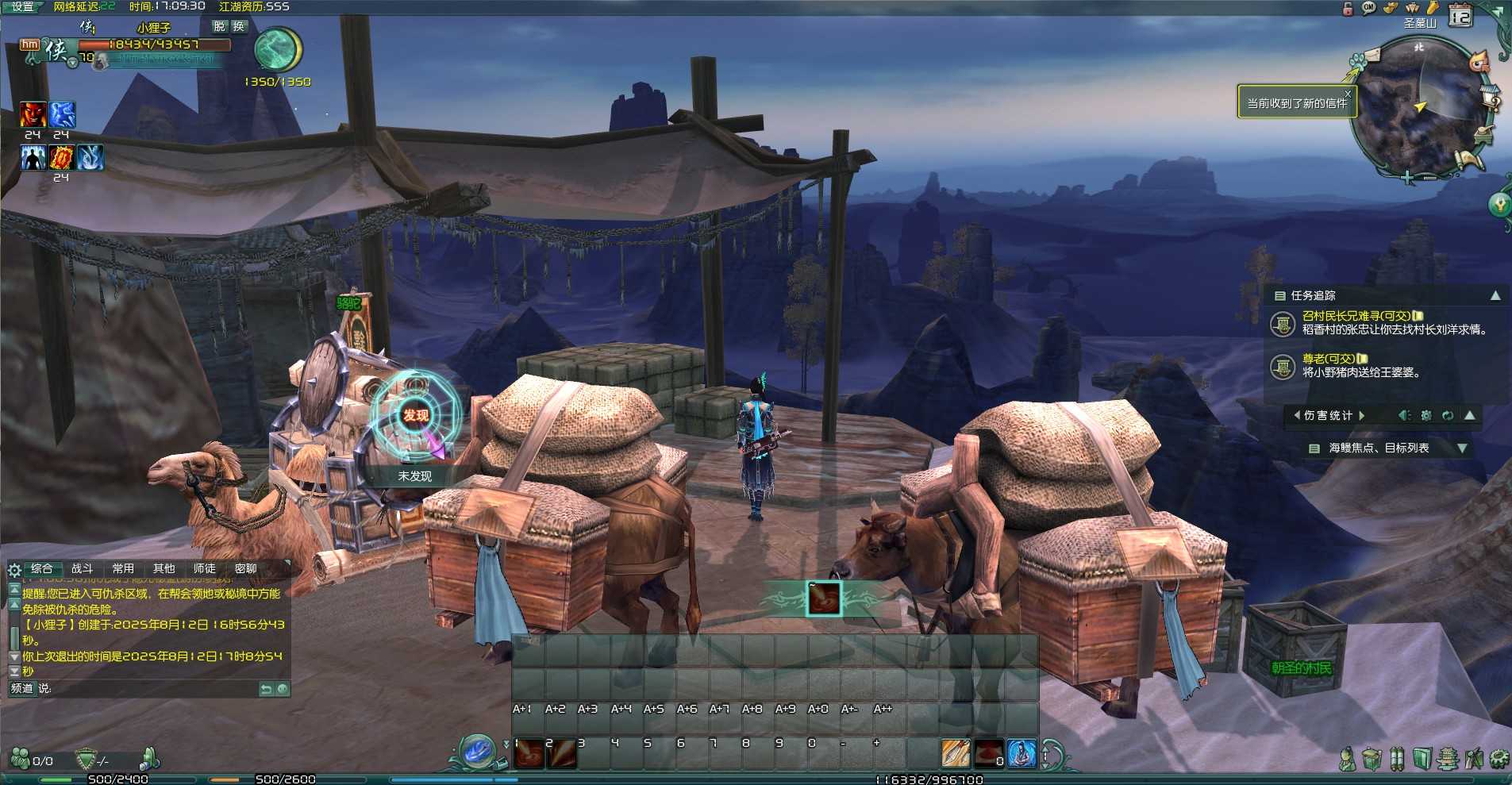Screen dimensions: 1512x785
Task: Open the 设置 settings menu
Action: 22,6
